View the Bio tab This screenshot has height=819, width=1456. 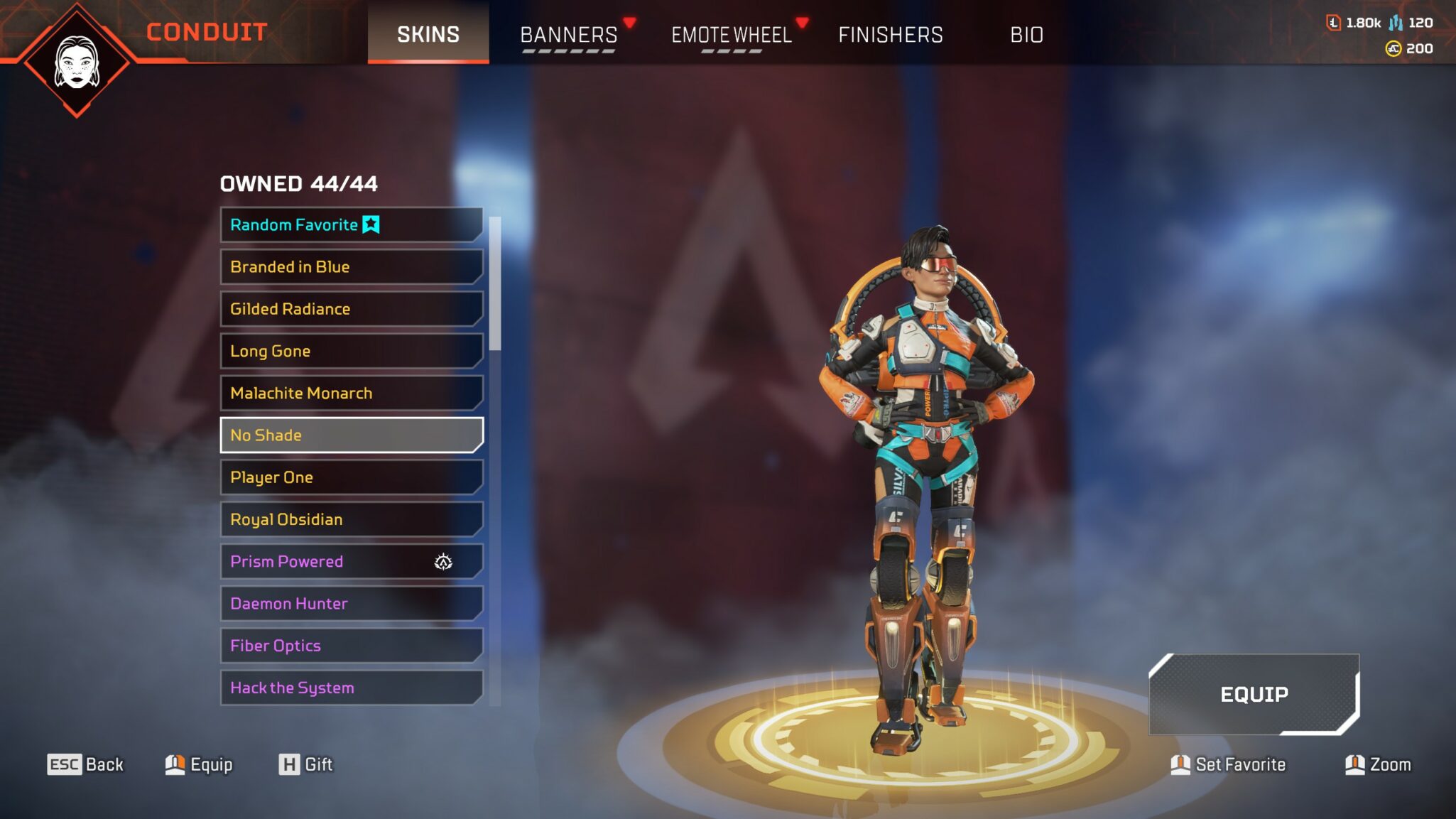(1026, 34)
